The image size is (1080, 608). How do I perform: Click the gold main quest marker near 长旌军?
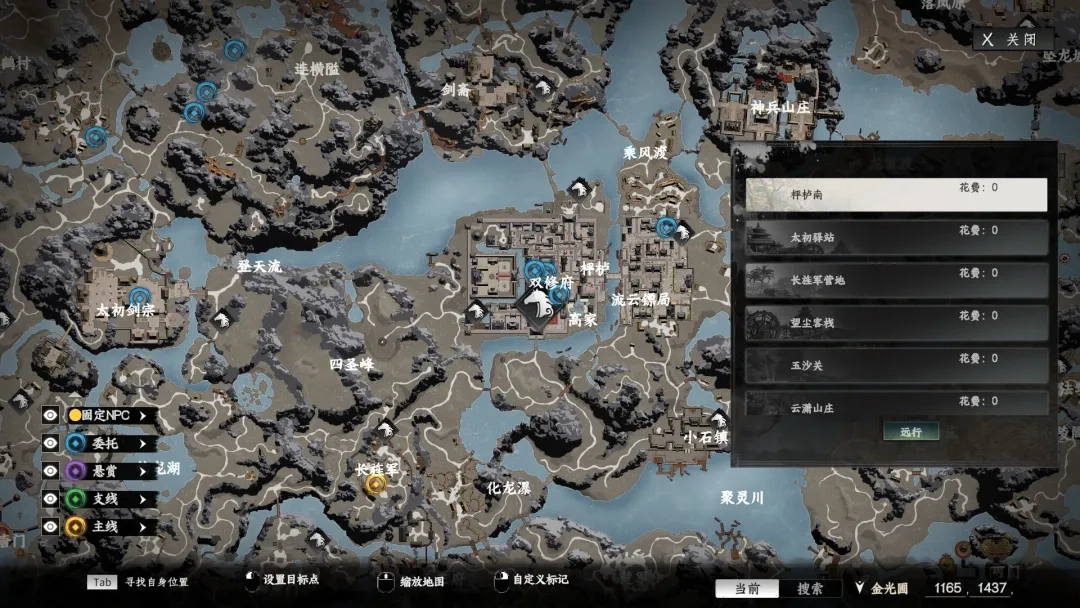pyautogui.click(x=376, y=484)
